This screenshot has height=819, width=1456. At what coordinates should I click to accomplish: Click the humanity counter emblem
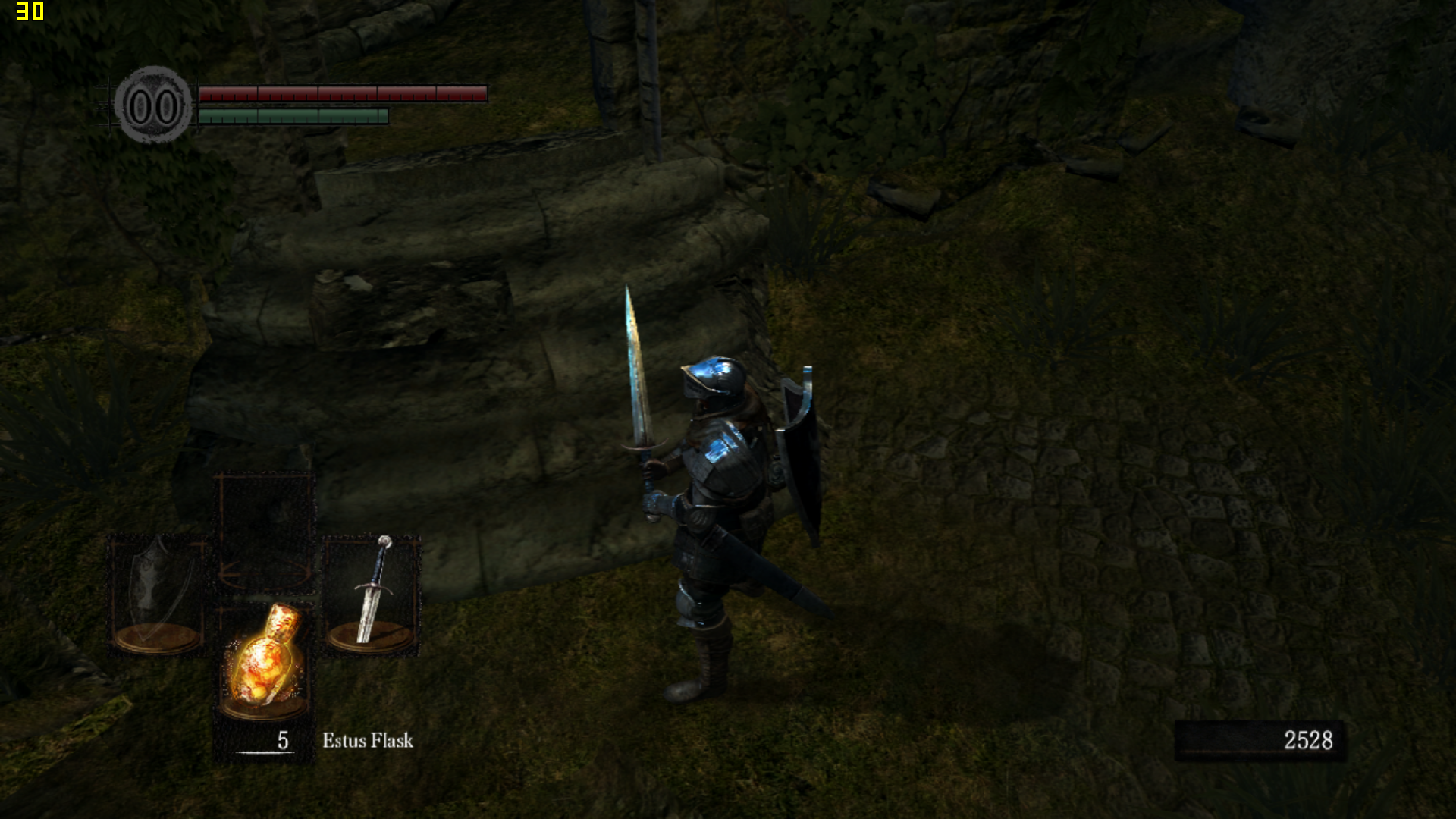pos(153,106)
